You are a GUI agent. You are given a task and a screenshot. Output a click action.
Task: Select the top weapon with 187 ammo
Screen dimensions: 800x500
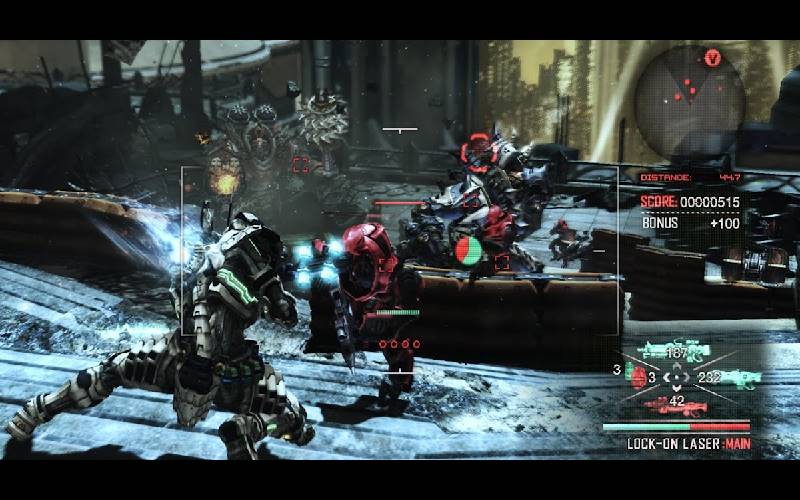677,350
